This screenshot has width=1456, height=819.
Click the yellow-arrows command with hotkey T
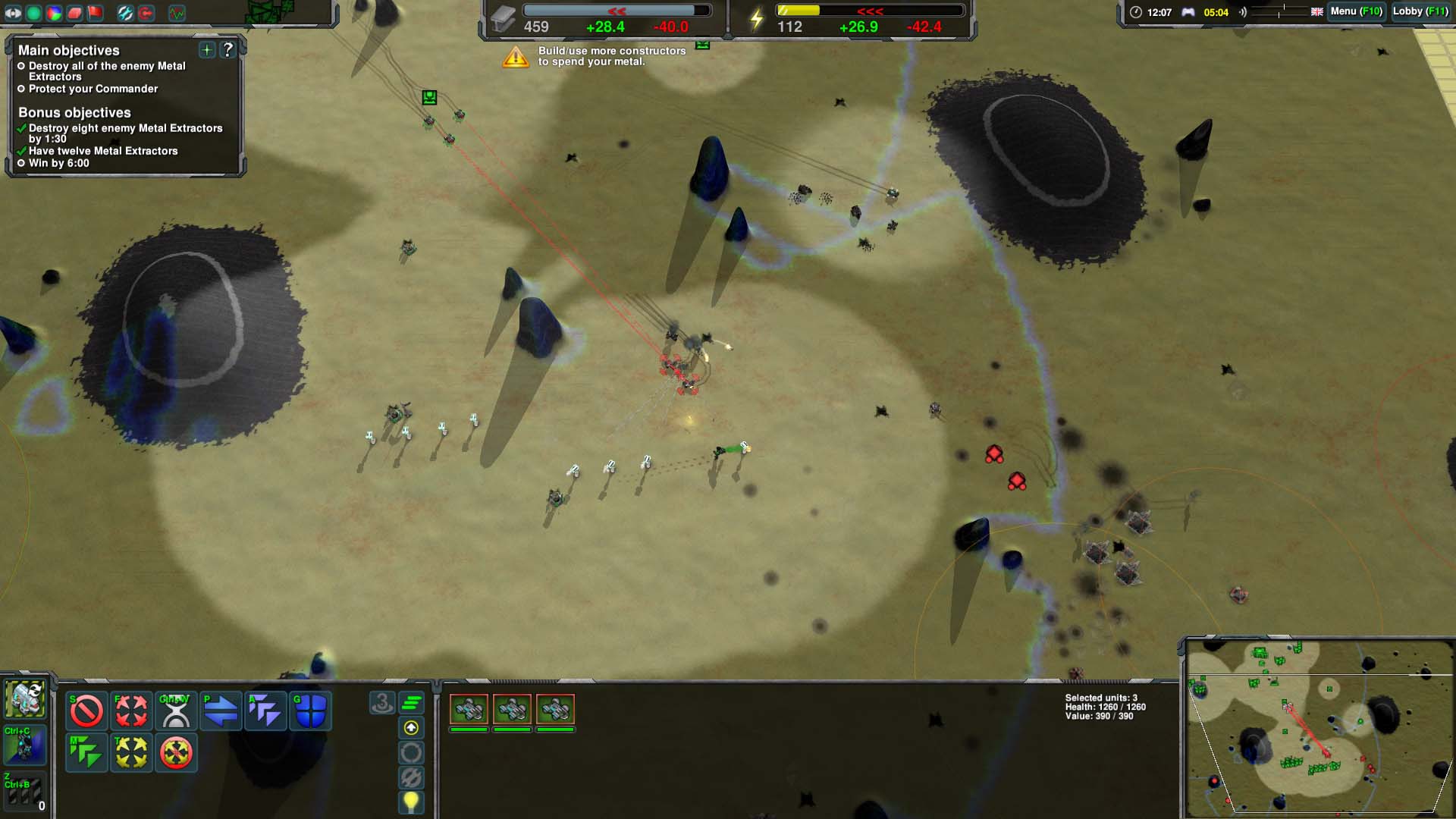[131, 752]
